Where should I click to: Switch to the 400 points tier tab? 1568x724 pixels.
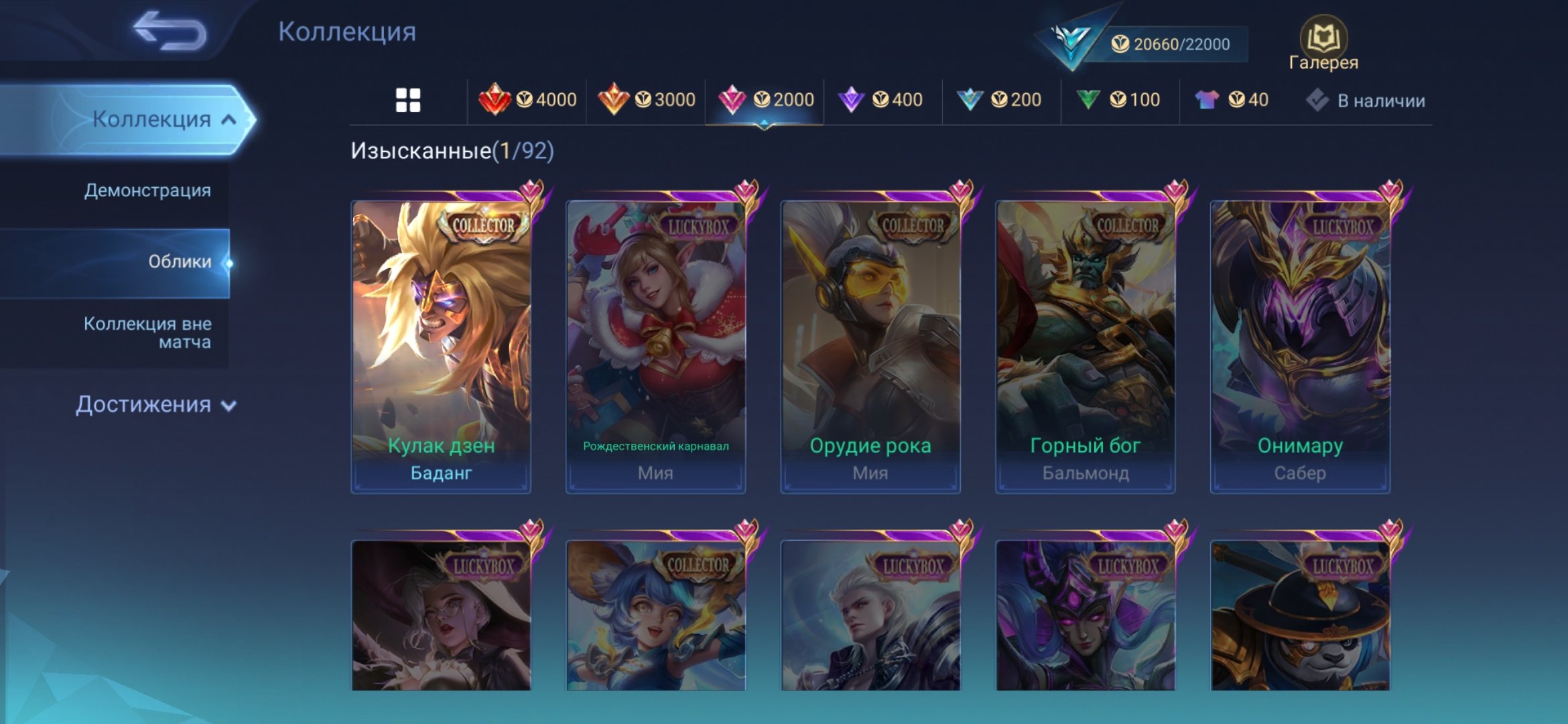[x=882, y=100]
